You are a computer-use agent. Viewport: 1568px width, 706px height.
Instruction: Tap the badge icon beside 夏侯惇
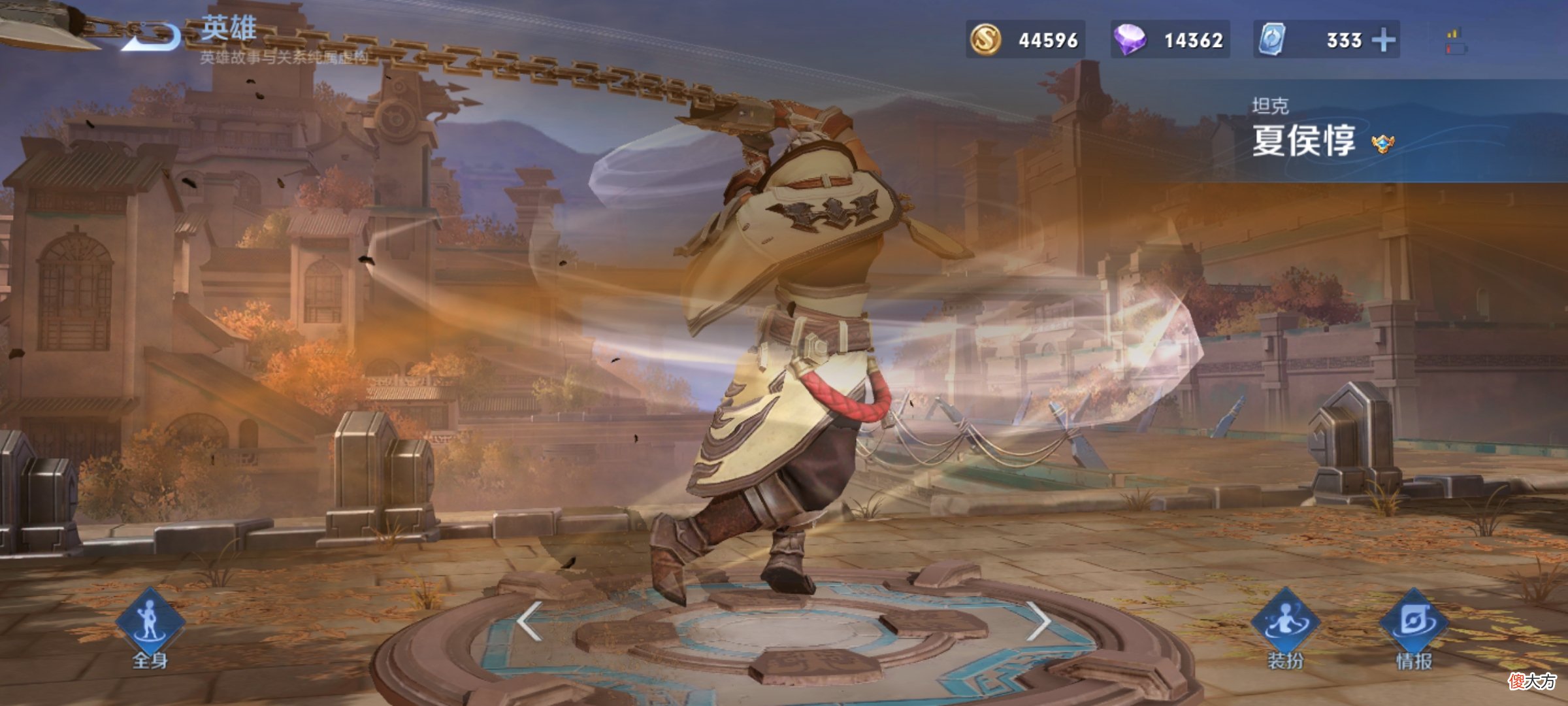pyautogui.click(x=1382, y=143)
